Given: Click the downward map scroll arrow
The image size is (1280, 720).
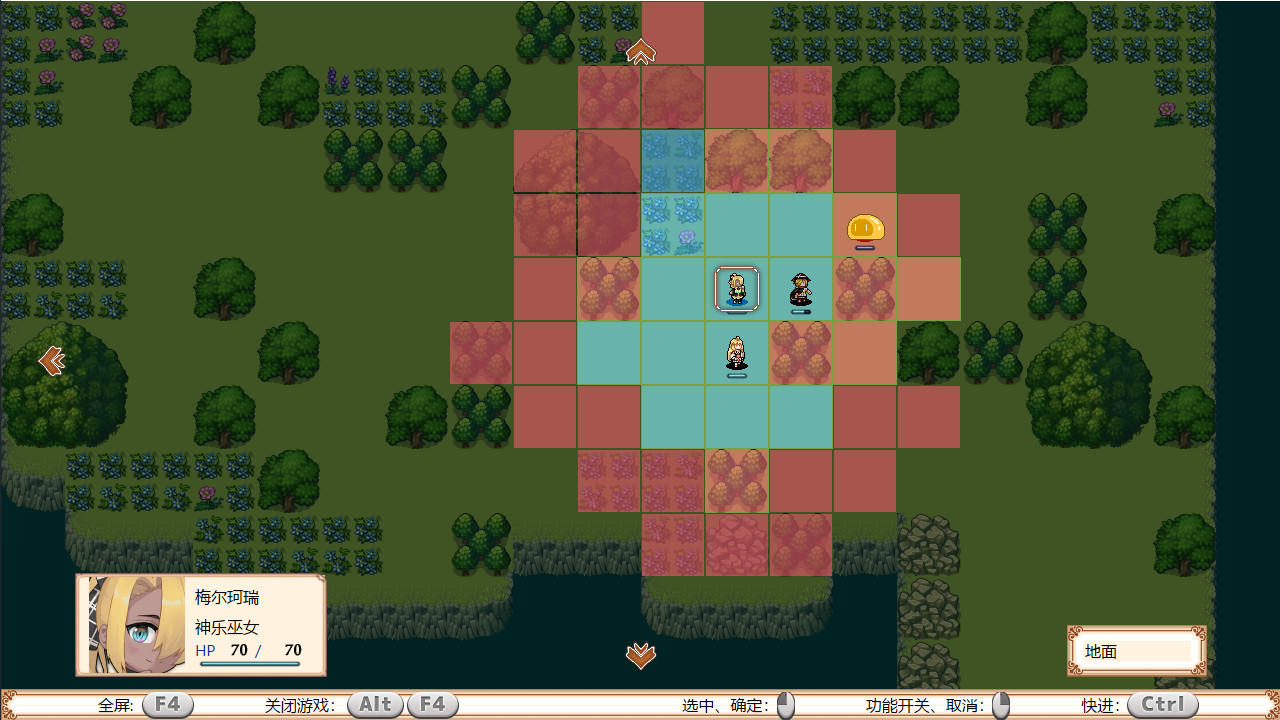Looking at the screenshot, I should [641, 655].
